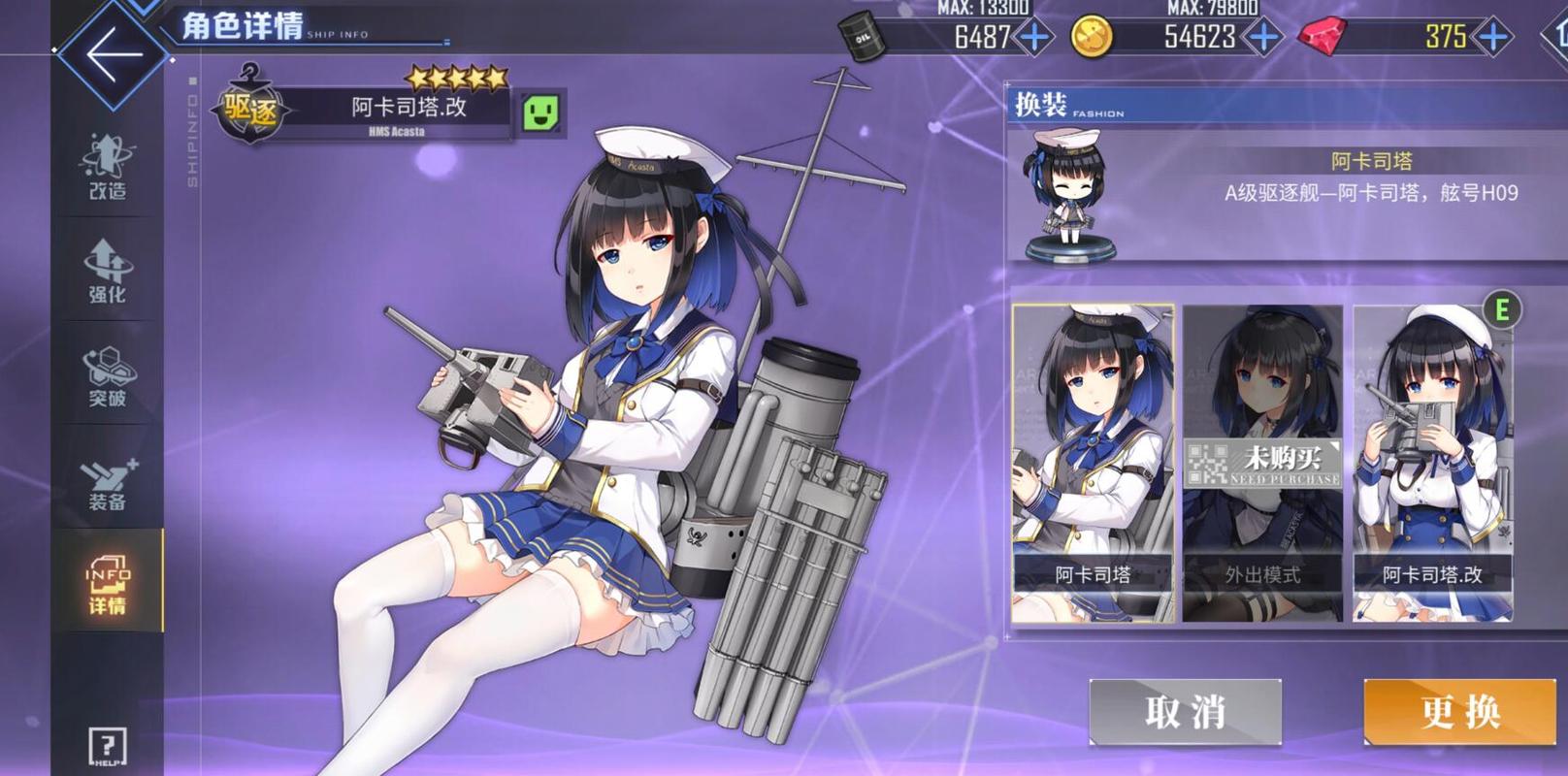Select the 装备 equipment tab
The image size is (1568, 776).
point(107,481)
